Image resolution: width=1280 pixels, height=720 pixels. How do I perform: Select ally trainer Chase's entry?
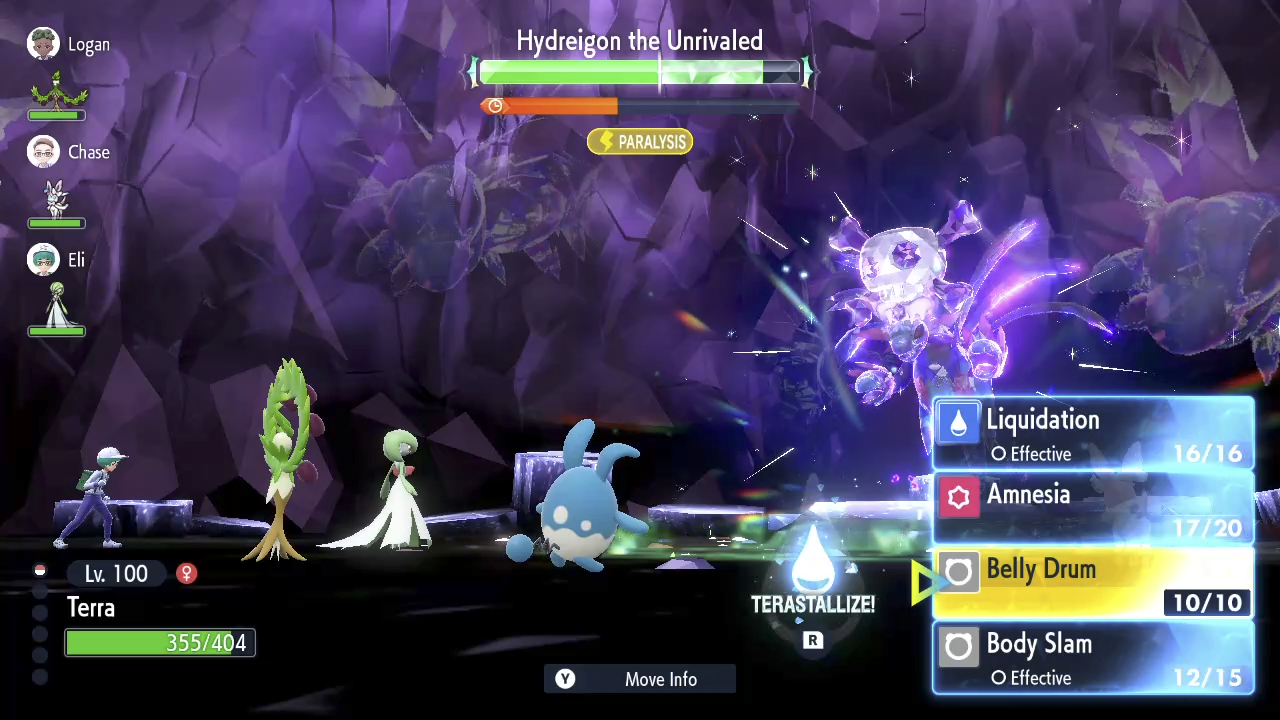(68, 153)
